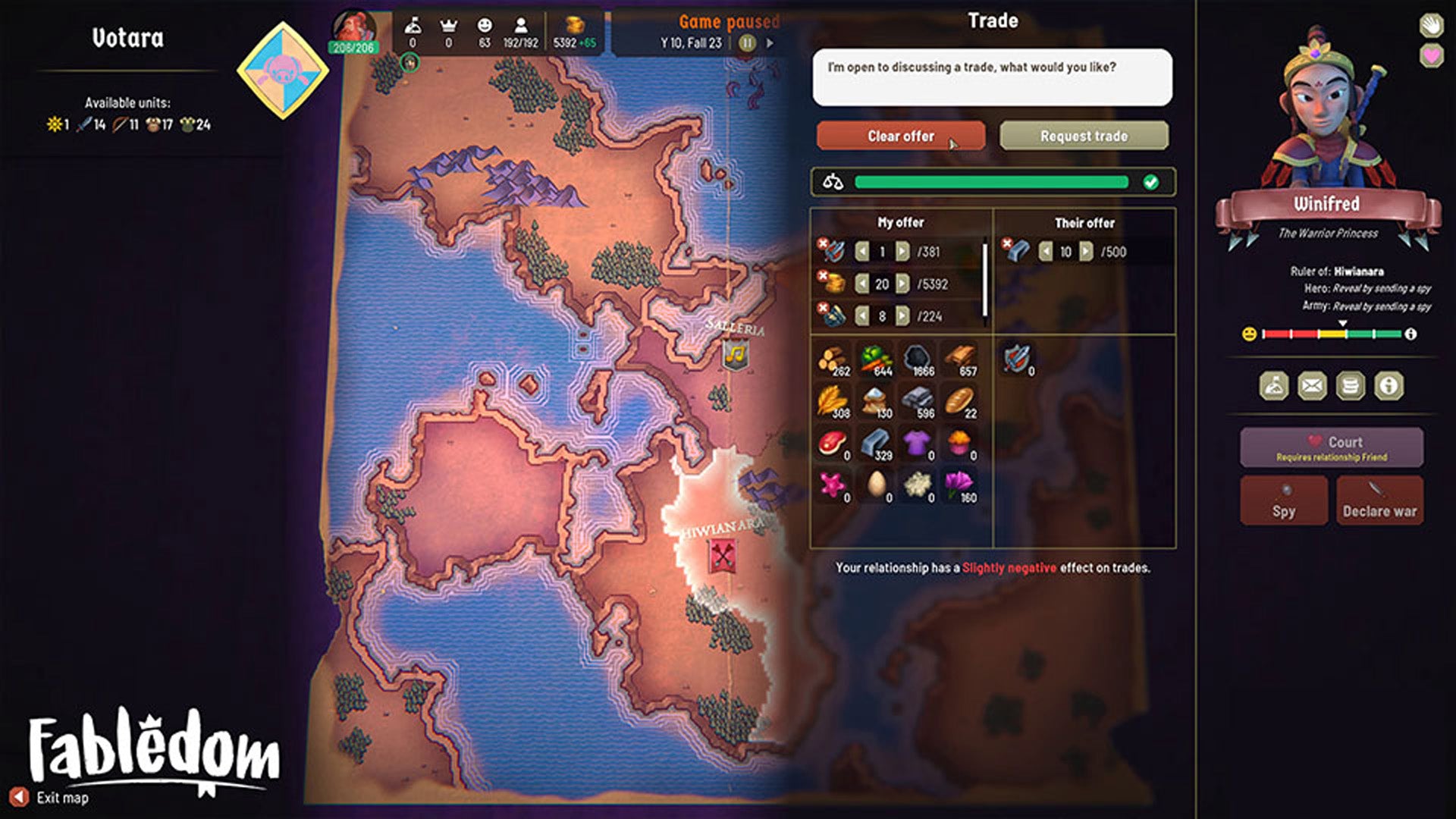Pick the purple flowers resource slot
Viewport: 1456px width, 819px height.
960,486
